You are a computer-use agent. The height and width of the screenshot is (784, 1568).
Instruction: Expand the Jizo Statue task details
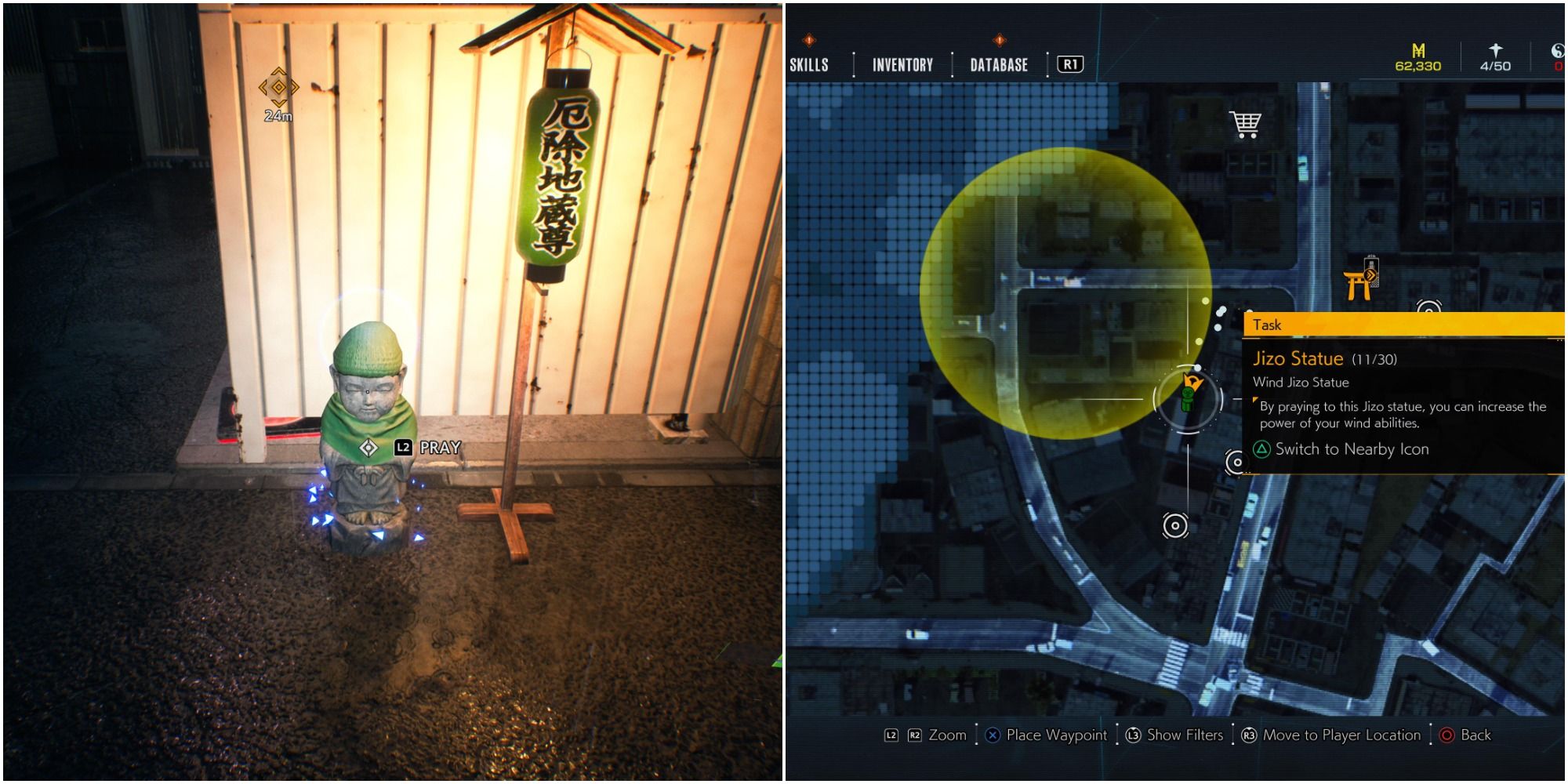[1298, 359]
